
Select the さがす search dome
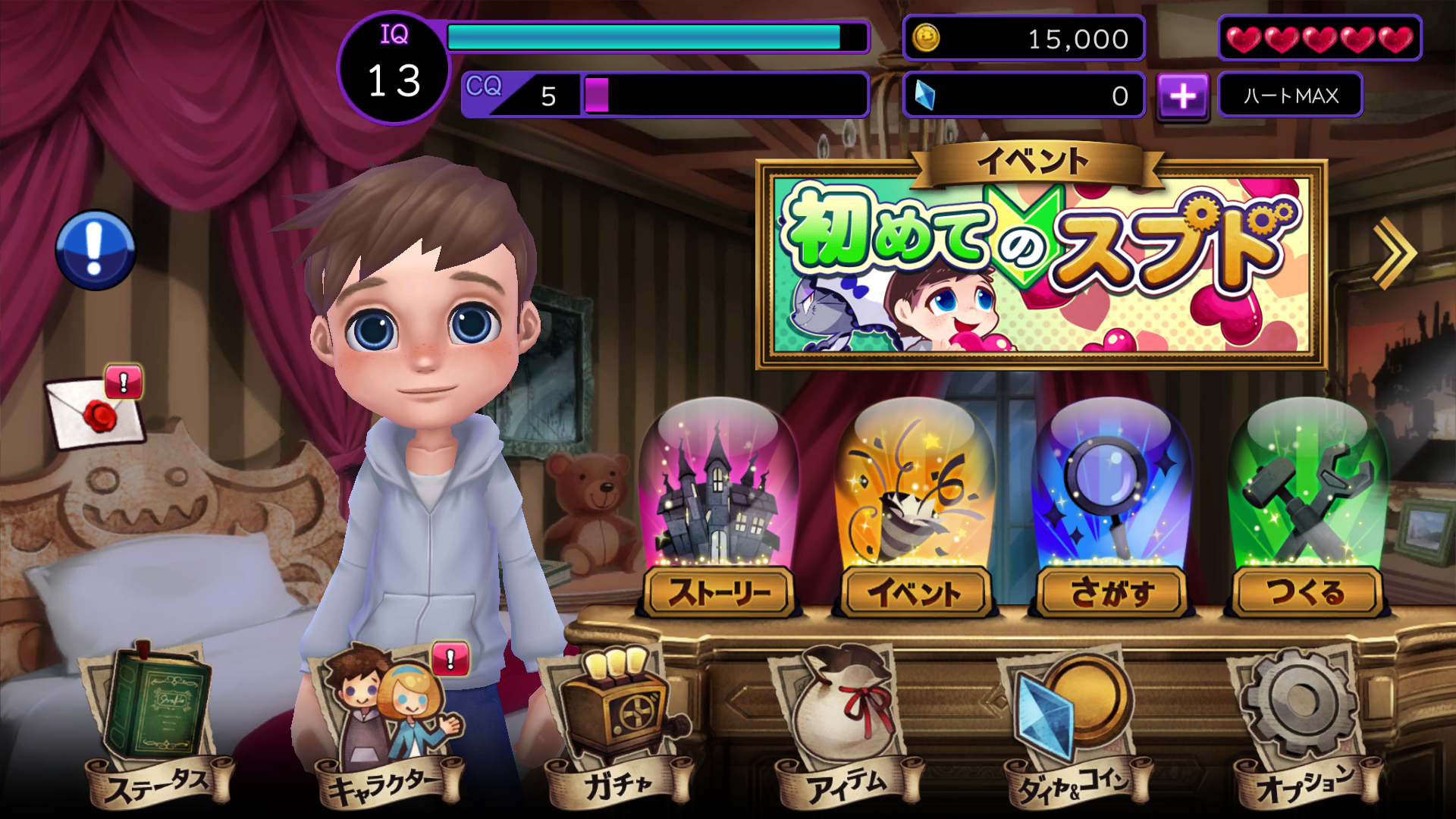point(1109,500)
